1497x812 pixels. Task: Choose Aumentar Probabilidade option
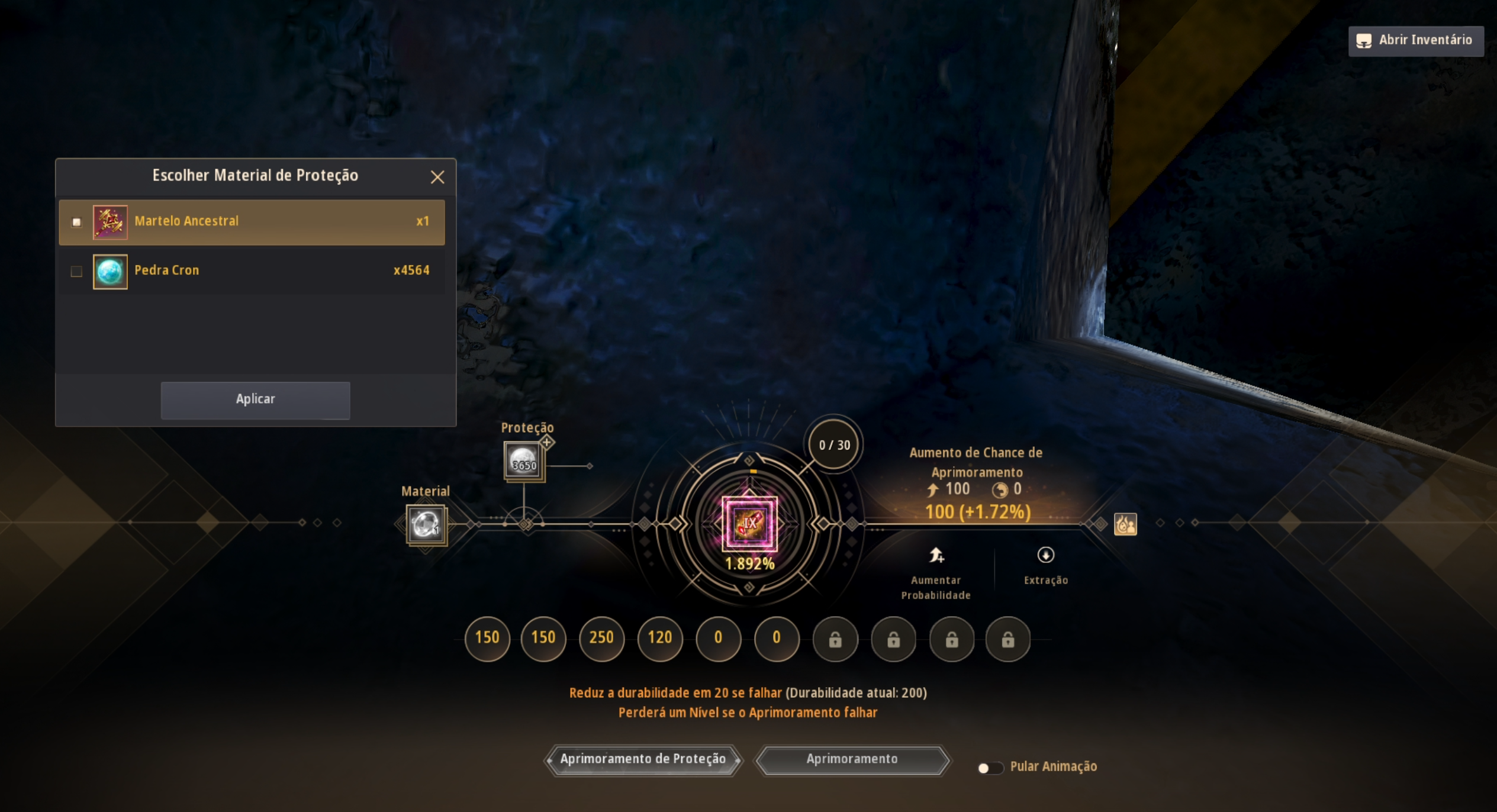point(936,572)
